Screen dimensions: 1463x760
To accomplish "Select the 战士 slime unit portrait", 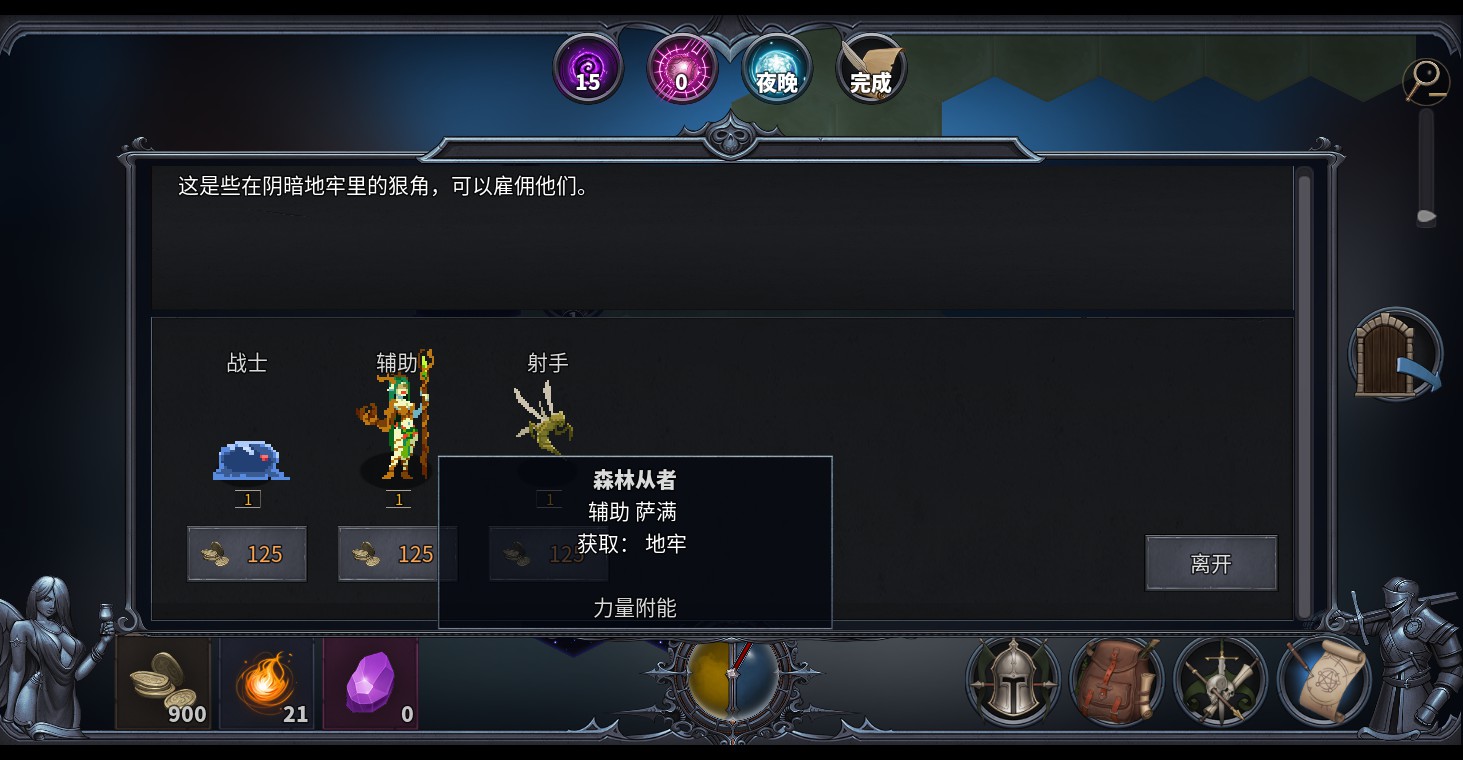I will pos(248,460).
